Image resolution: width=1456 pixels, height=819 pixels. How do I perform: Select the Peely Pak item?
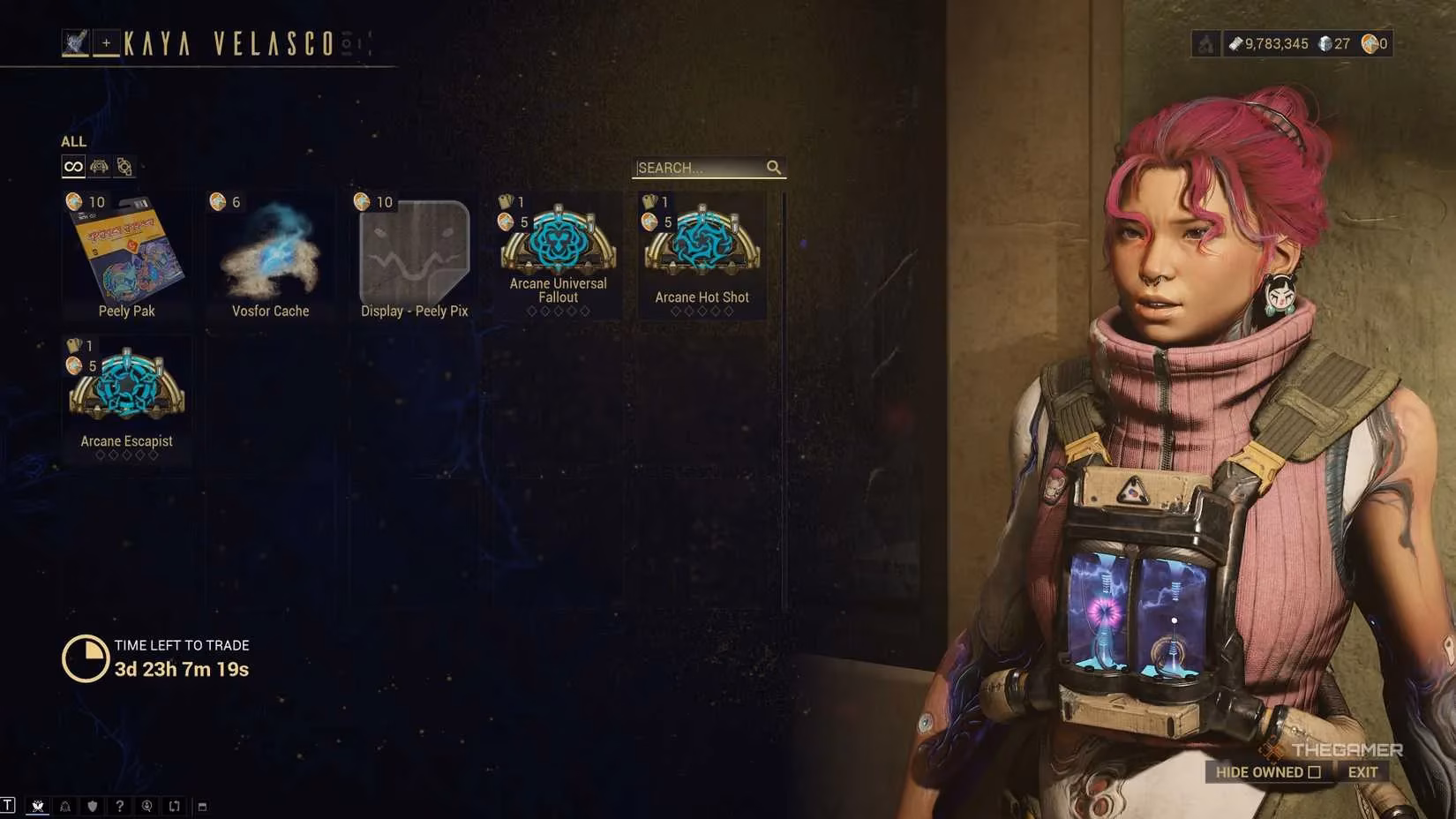126,255
